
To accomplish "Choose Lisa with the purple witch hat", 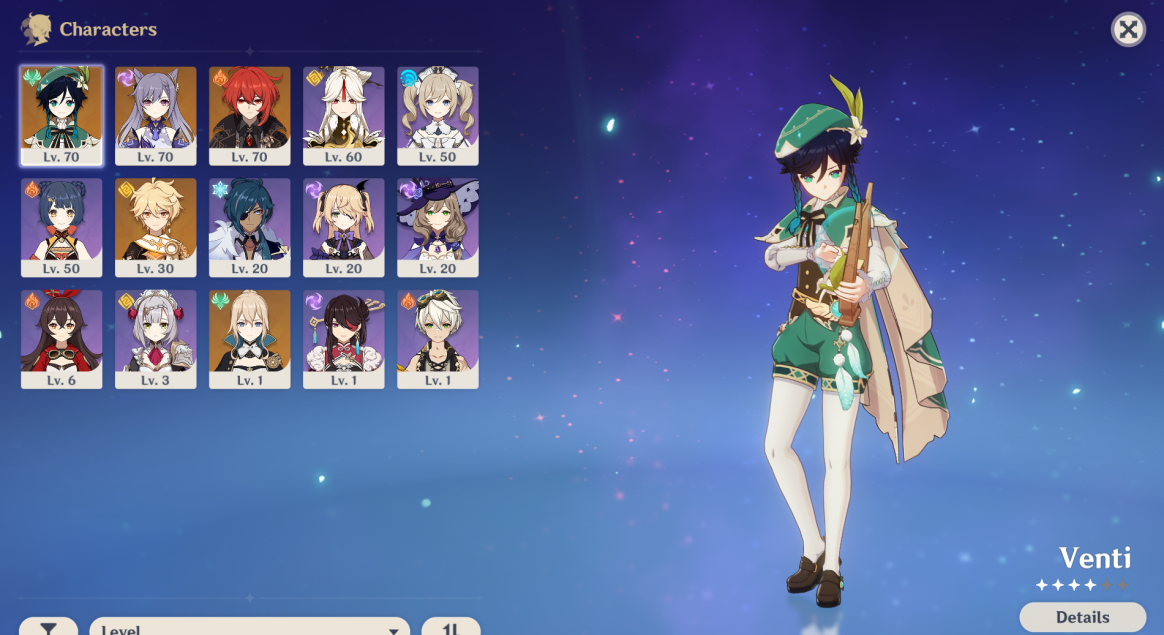I will click(437, 225).
